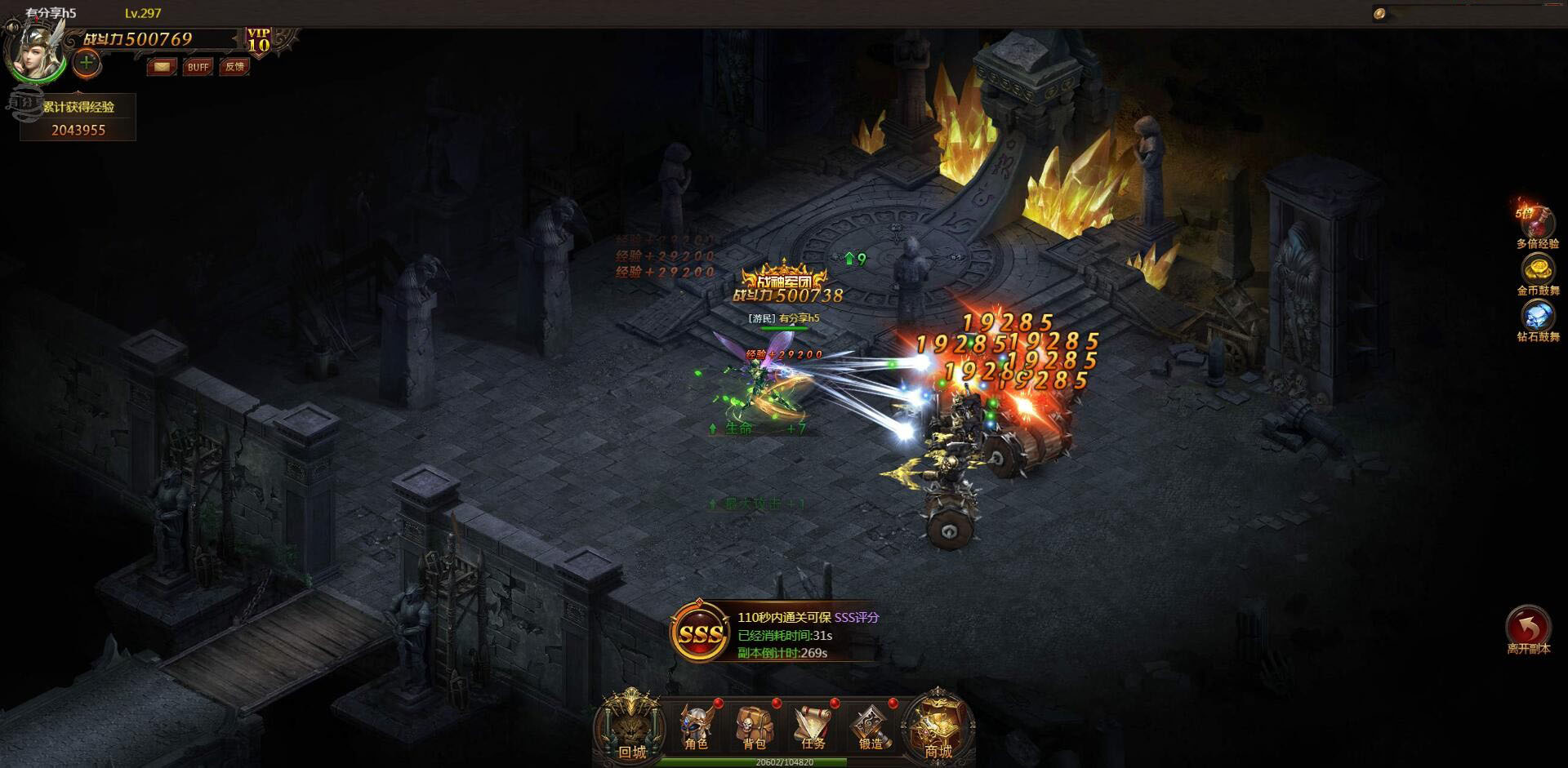Screen dimensions: 1568x768
Task: Use the 钻石鼓舞 diamond inspire icon
Action: coord(1538,316)
